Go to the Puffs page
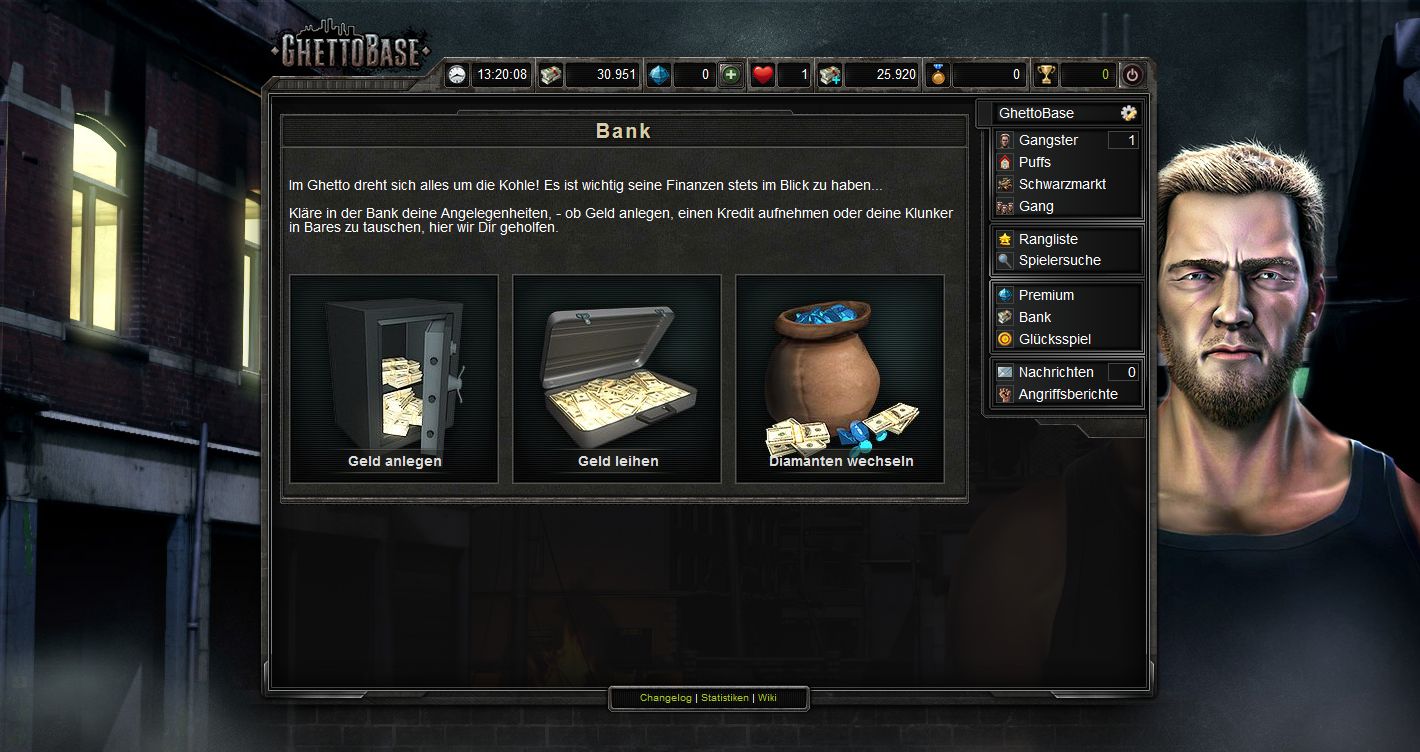This screenshot has width=1420, height=752. (1034, 162)
